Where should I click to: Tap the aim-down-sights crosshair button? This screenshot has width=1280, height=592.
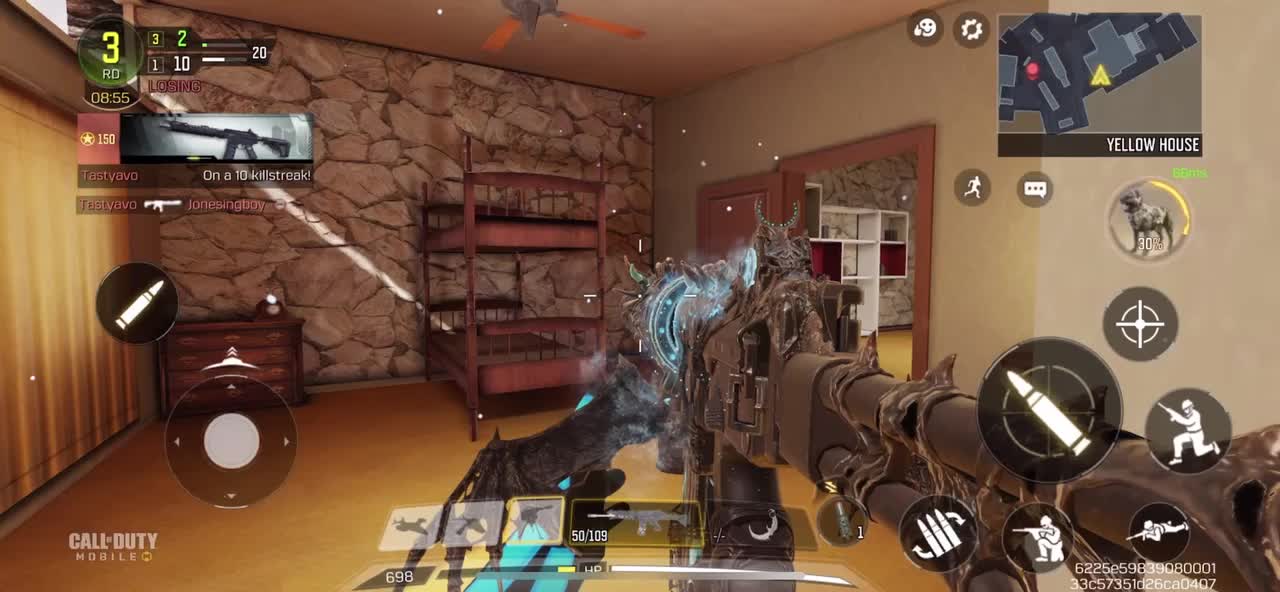click(x=1140, y=324)
